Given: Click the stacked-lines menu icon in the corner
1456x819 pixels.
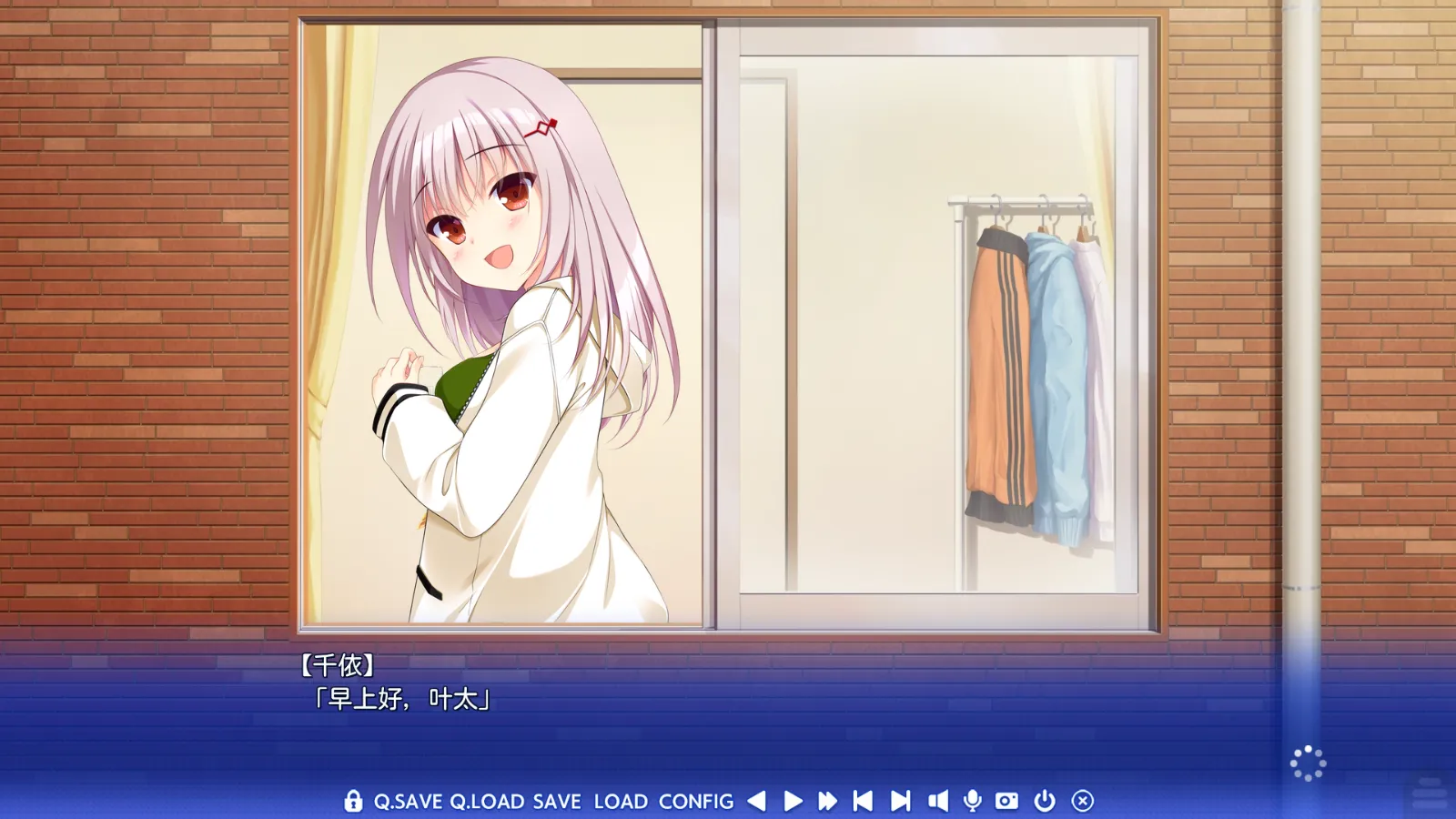Looking at the screenshot, I should point(1429,793).
